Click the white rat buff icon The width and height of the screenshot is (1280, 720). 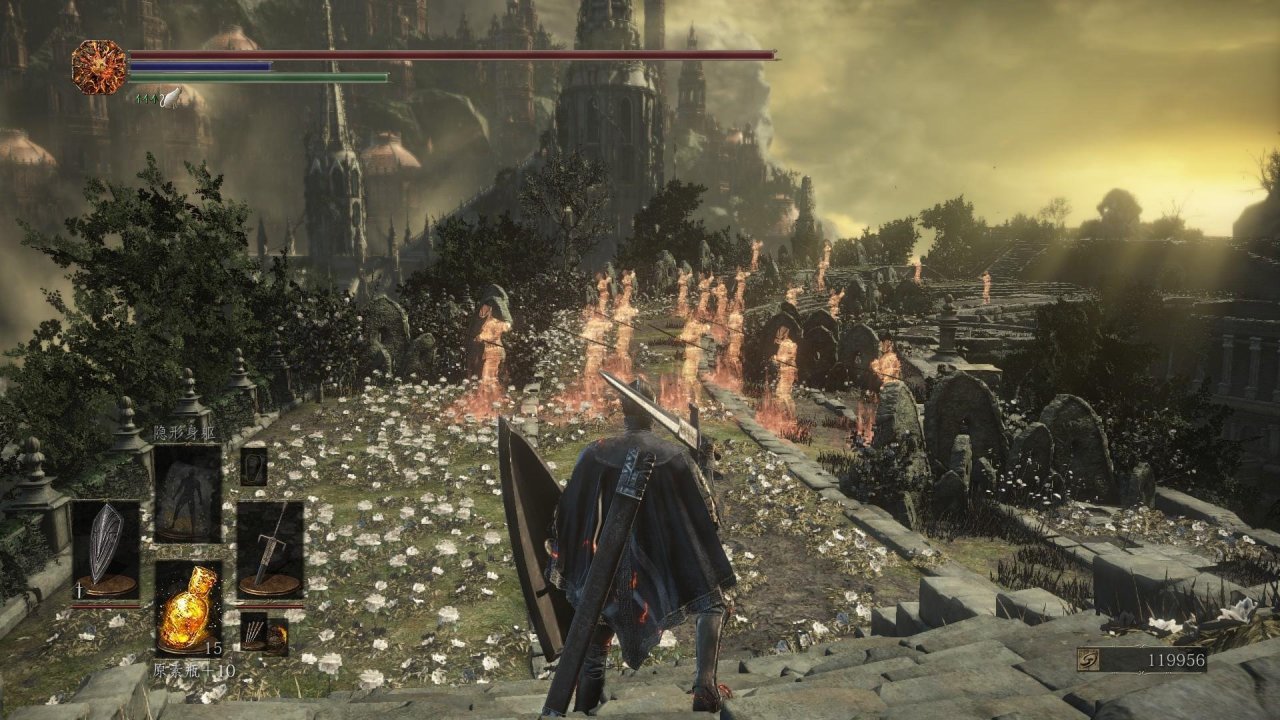171,98
